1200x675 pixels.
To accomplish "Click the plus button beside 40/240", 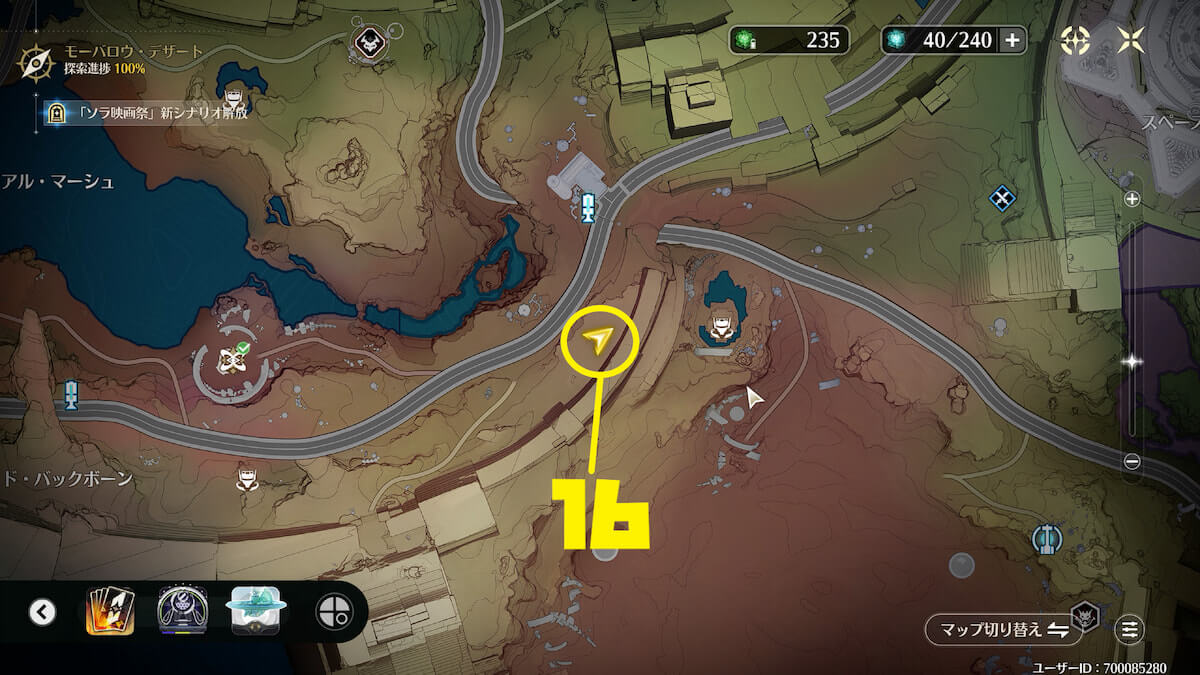I will 1012,40.
